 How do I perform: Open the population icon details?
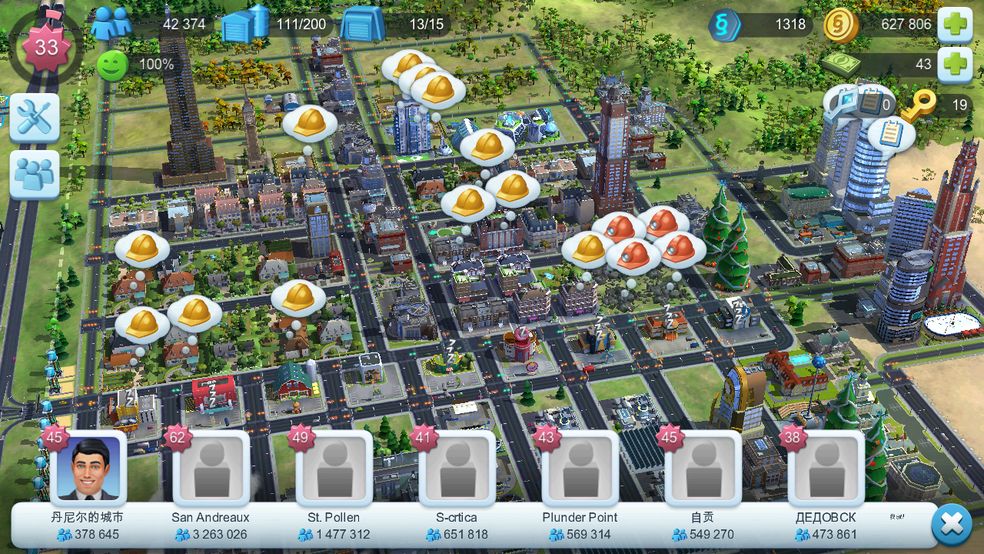pos(111,23)
